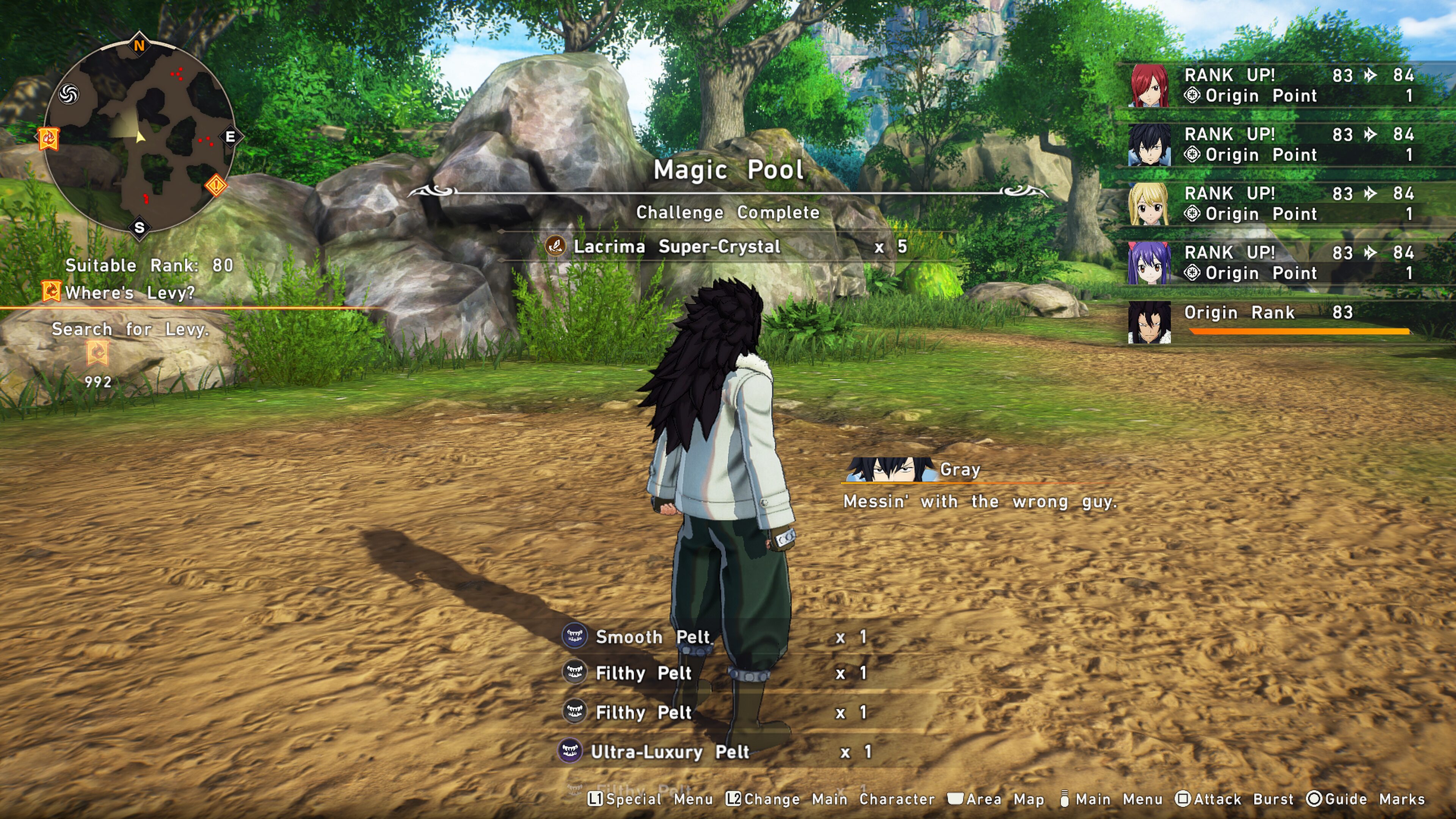This screenshot has height=819, width=1456.
Task: Click the quest waypoint marker above 992
Action: pos(98,354)
